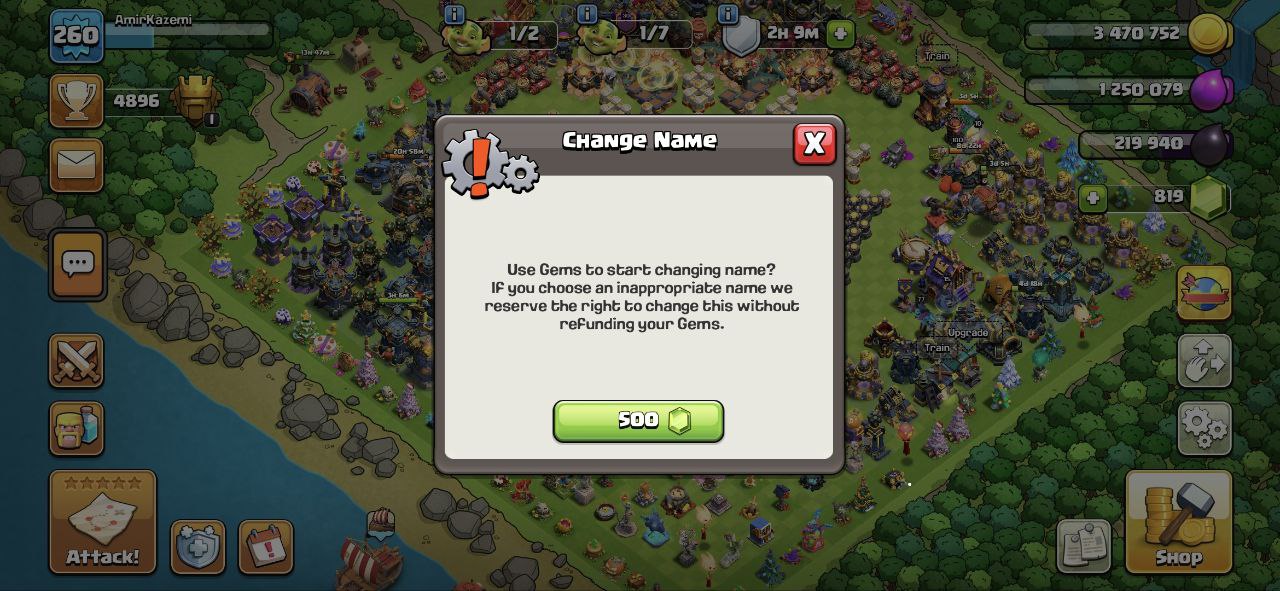Tap the Attack! map button

click(x=103, y=522)
